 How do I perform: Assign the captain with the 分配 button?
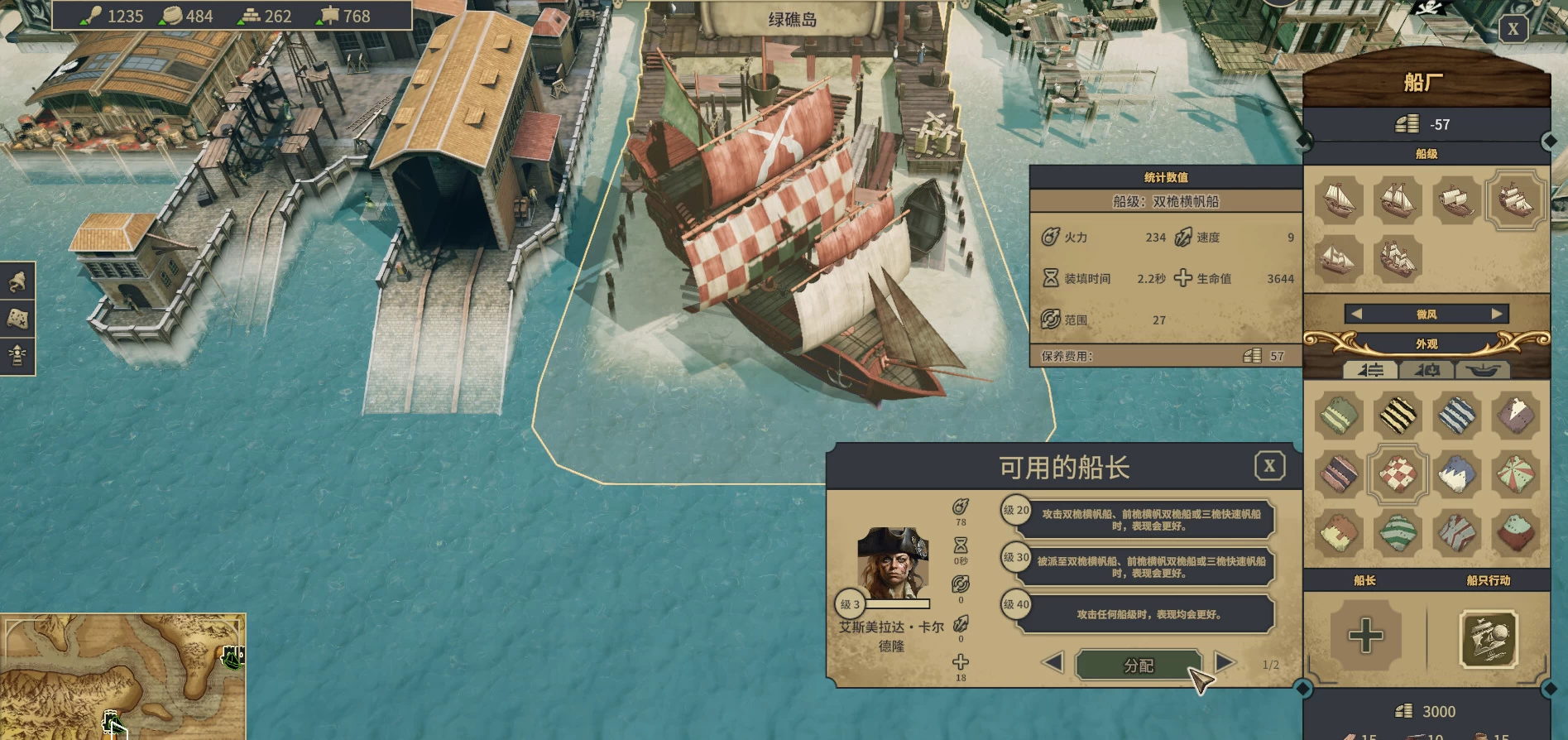pos(1138,666)
